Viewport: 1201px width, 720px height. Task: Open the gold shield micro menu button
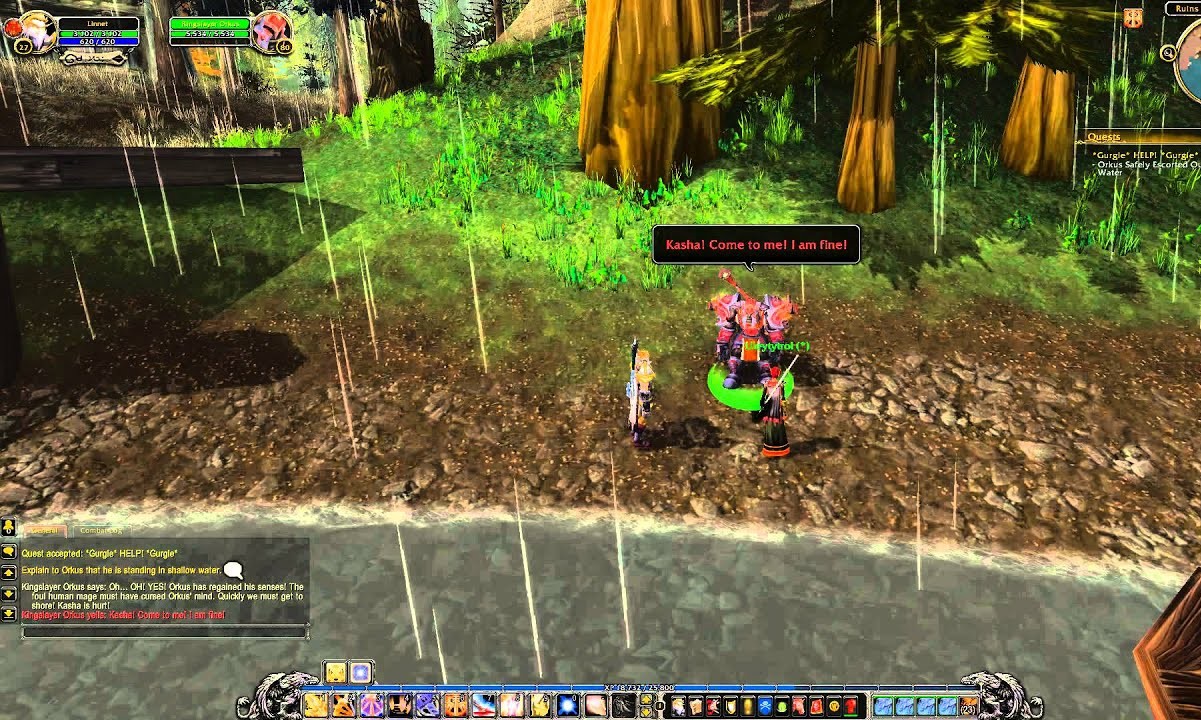coord(731,706)
